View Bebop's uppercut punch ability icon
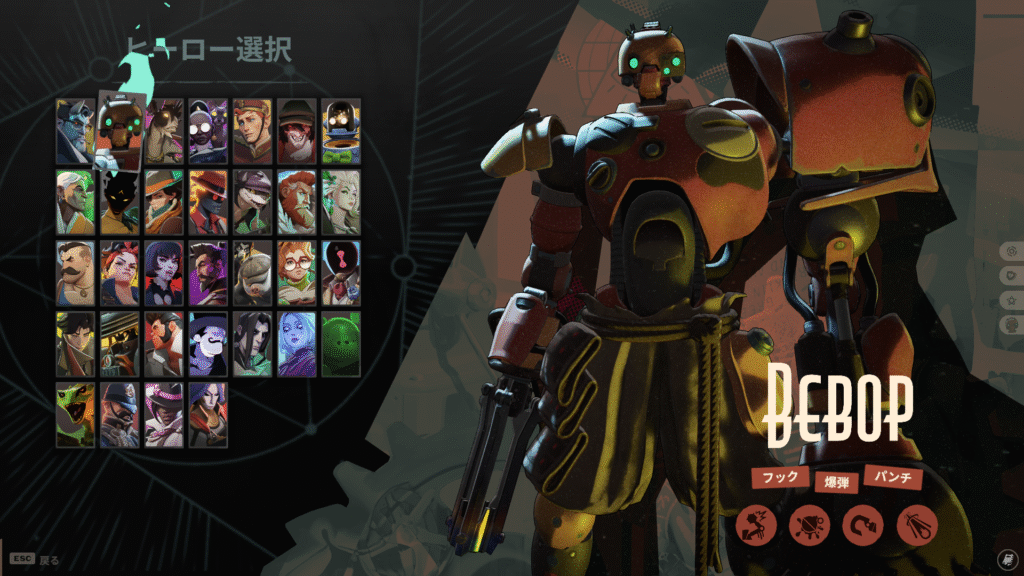 [755, 525]
